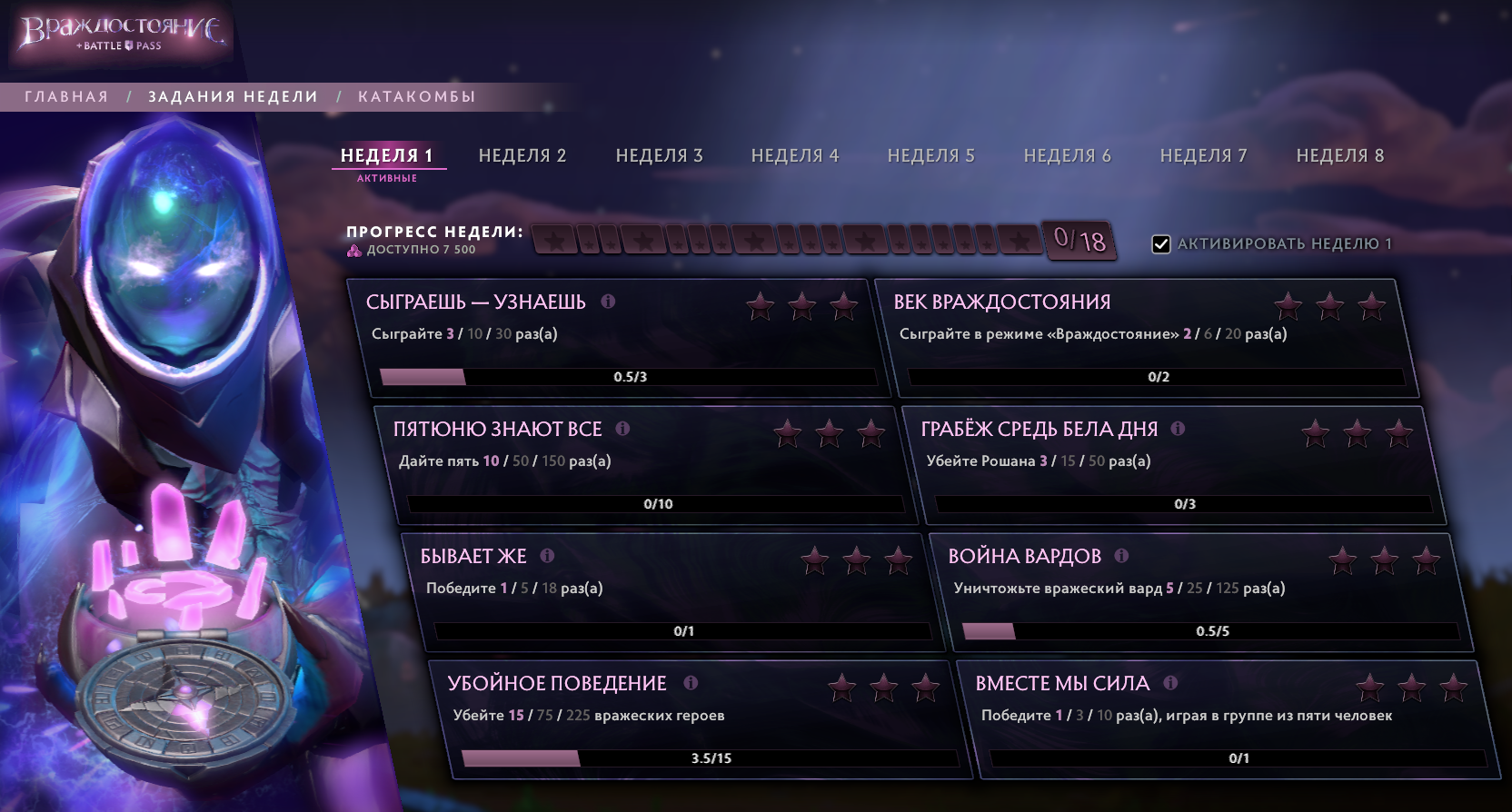The image size is (1512, 812).
Task: Go to the «Катакомбы» section
Action: tap(416, 95)
